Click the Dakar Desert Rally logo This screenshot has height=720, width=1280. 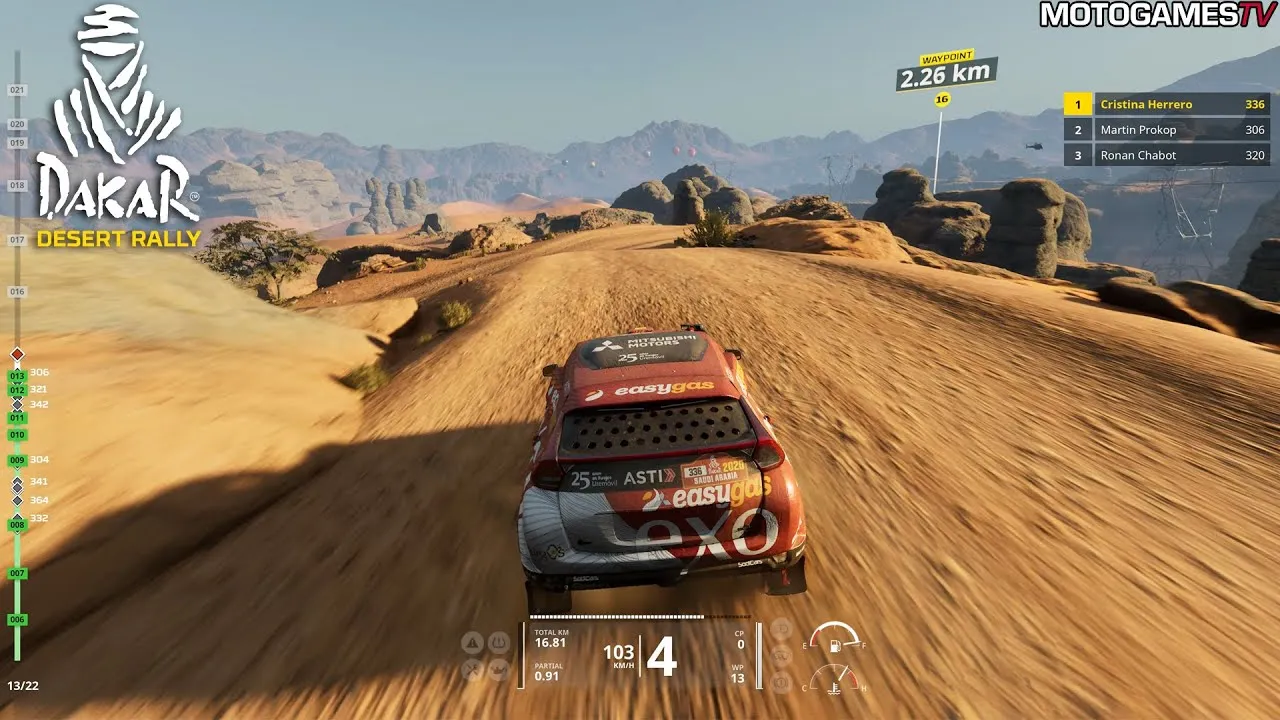tap(118, 130)
